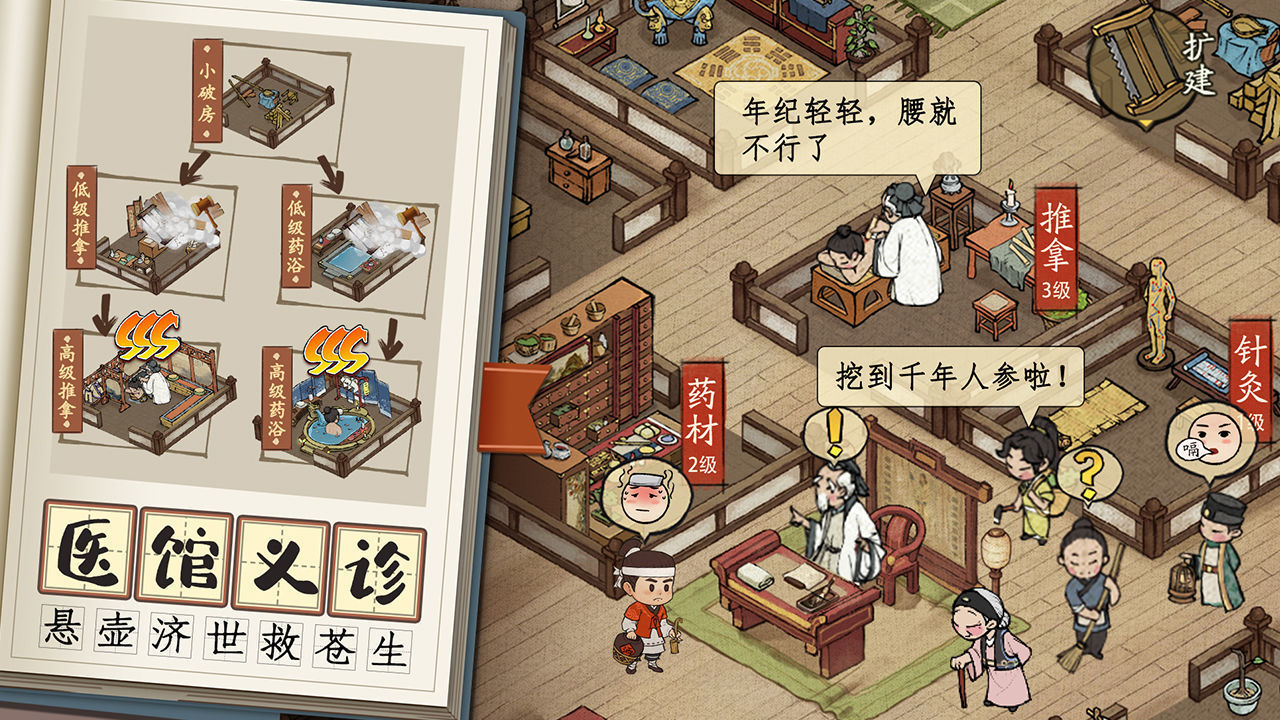1280x720 pixels.
Task: Click the sick-face status icon above the red-clad worker
Action: 644,493
